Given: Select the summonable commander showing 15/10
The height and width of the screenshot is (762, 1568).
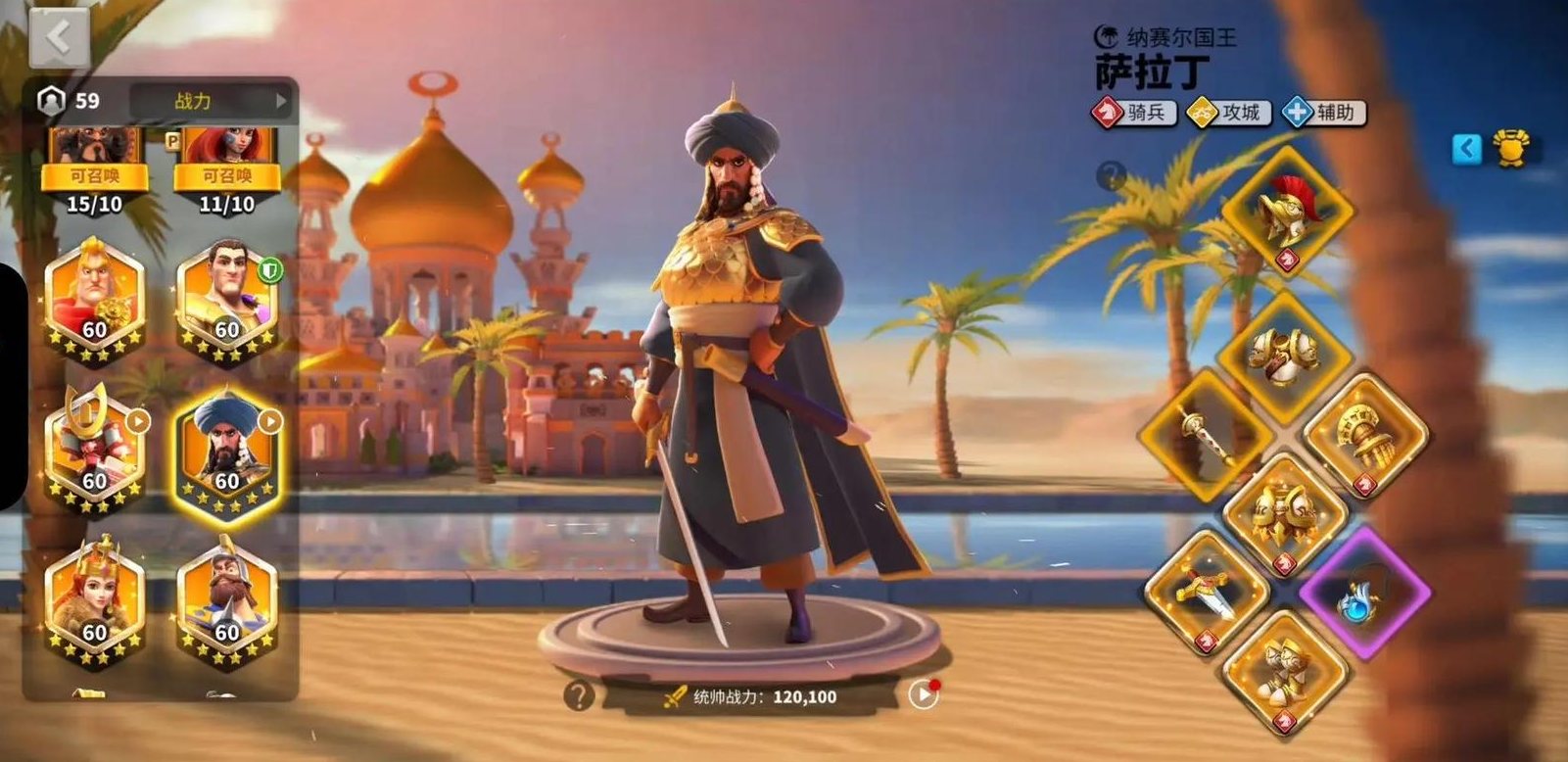Looking at the screenshot, I should 94,168.
